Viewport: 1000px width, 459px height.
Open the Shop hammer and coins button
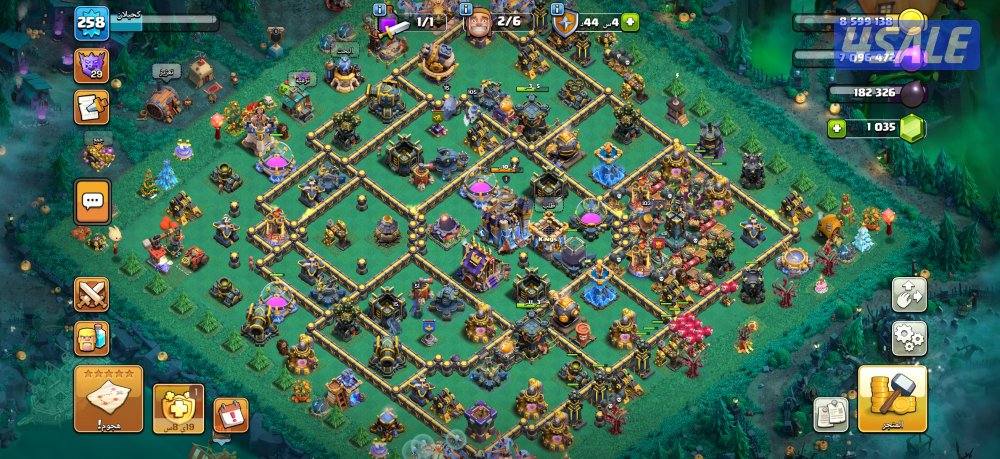coord(891,397)
